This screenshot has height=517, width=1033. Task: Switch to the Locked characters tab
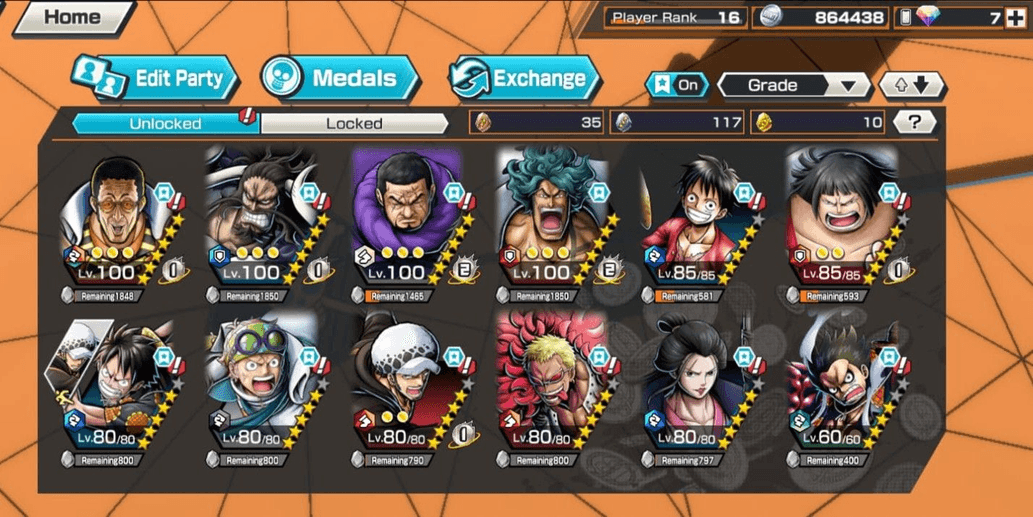pyautogui.click(x=354, y=123)
